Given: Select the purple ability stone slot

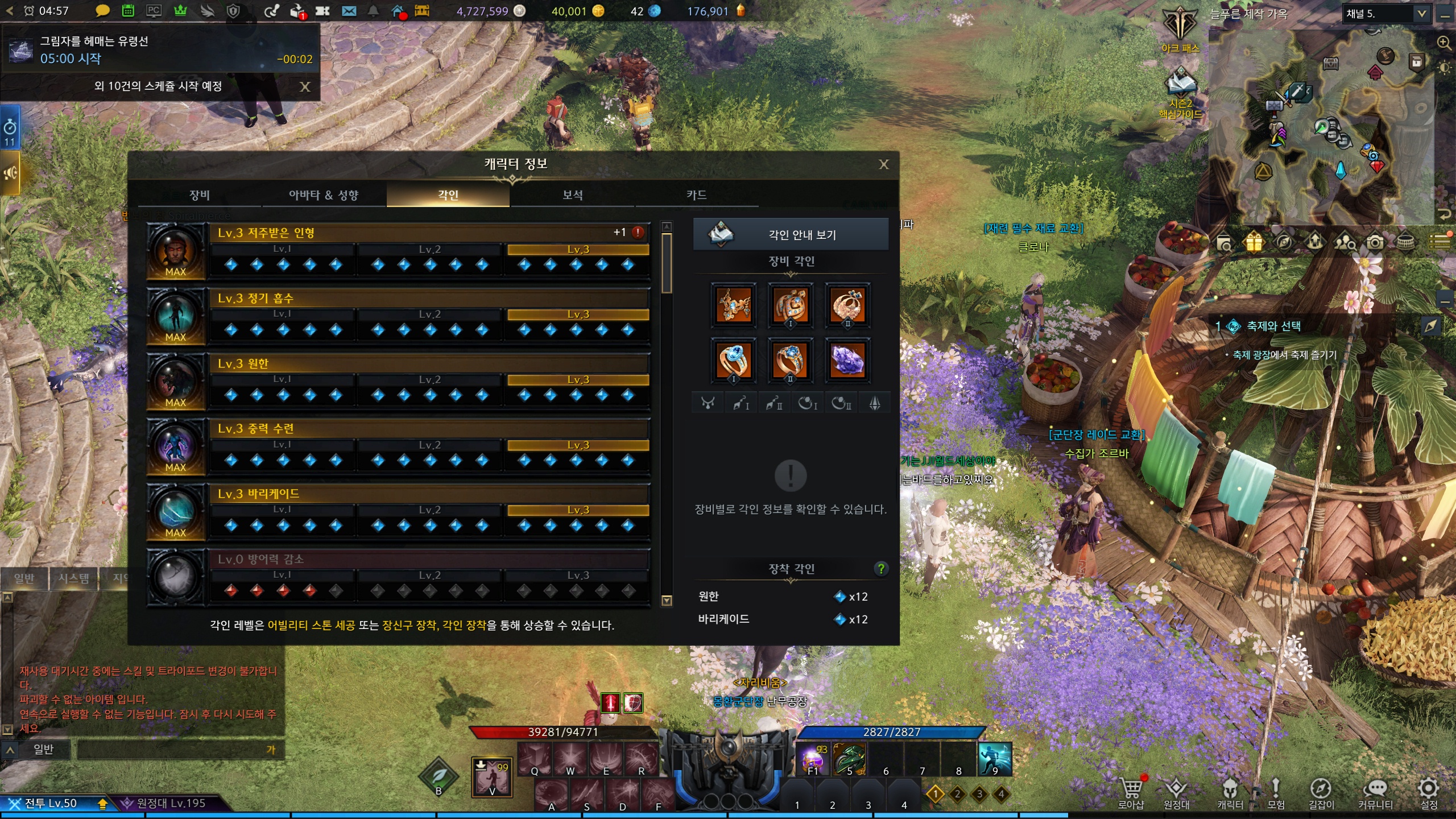Looking at the screenshot, I should pyautogui.click(x=847, y=360).
